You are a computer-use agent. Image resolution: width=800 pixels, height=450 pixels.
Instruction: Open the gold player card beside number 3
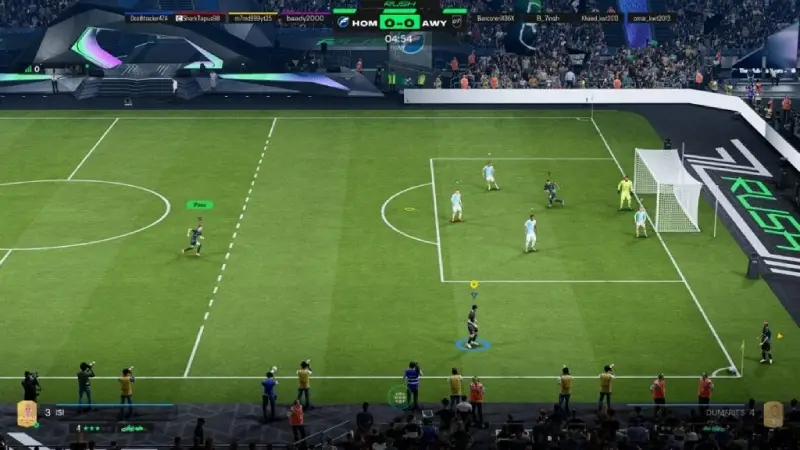click(26, 414)
